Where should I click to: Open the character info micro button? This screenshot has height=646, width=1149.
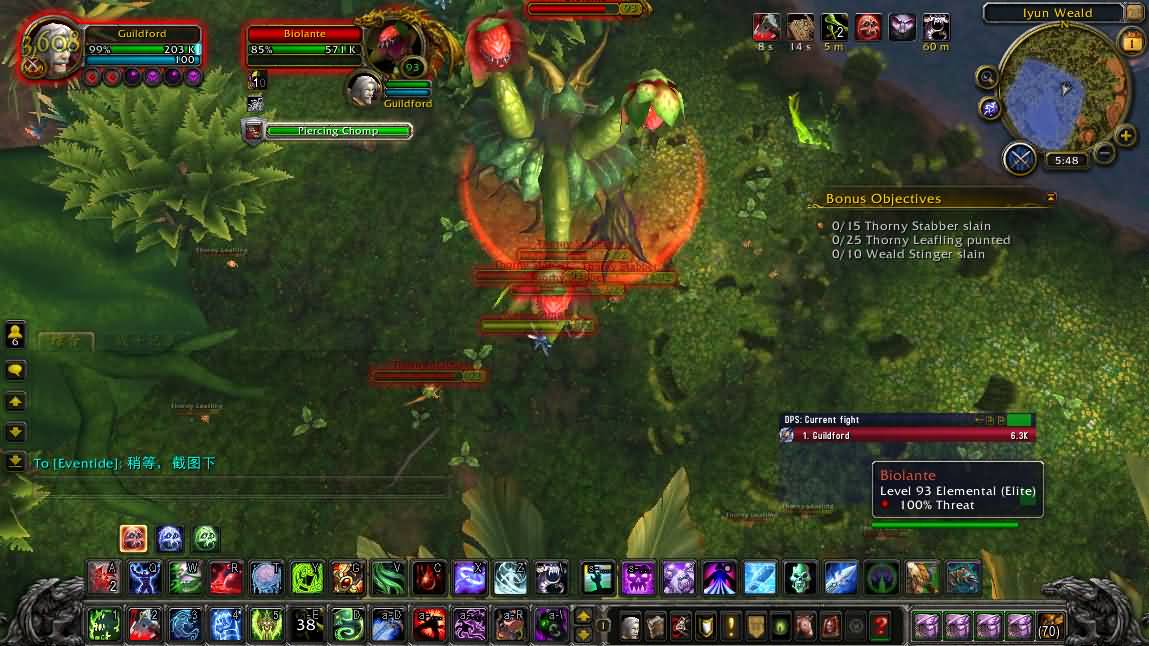click(x=630, y=626)
